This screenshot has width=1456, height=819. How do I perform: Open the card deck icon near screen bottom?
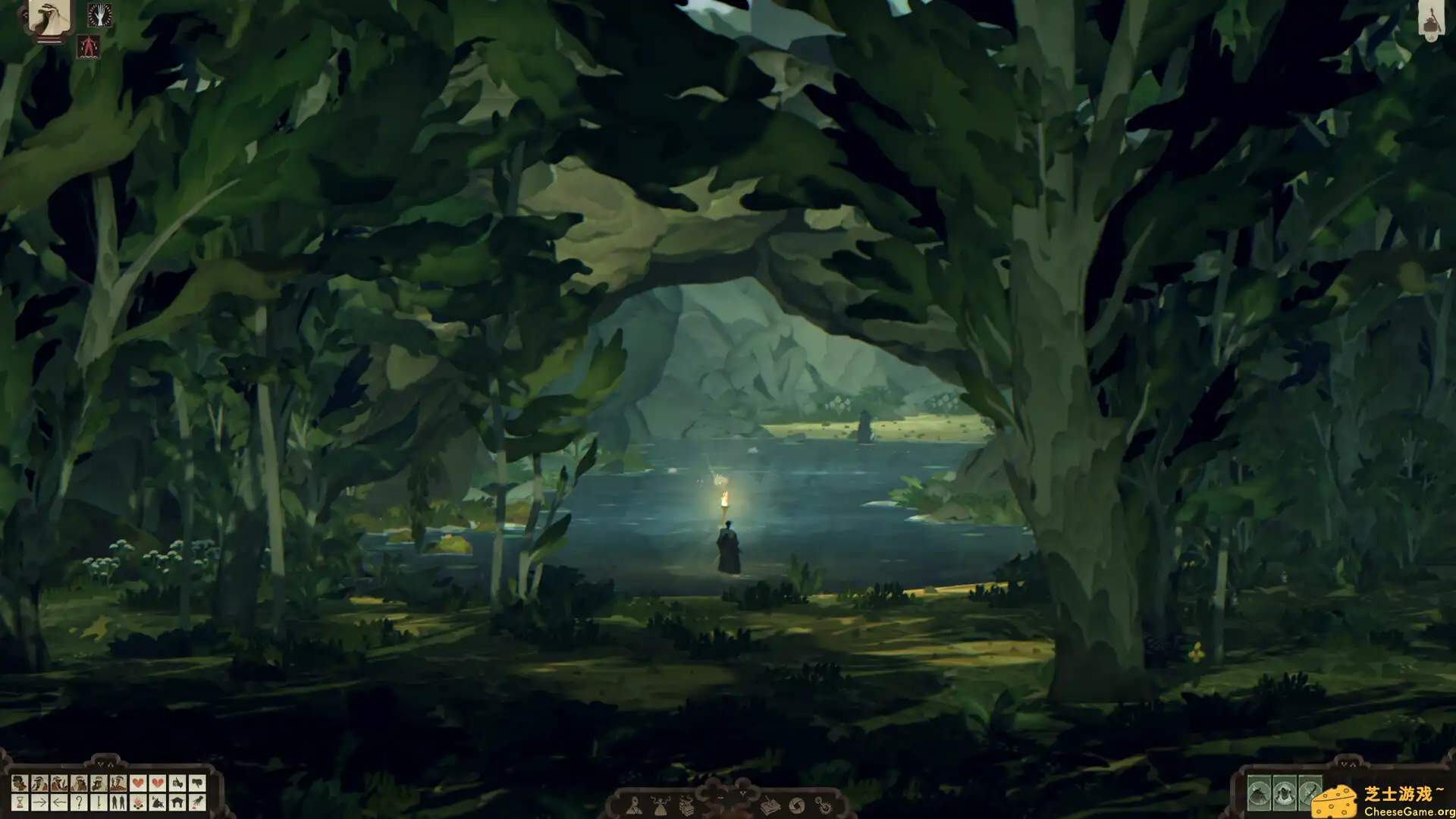pos(687,807)
